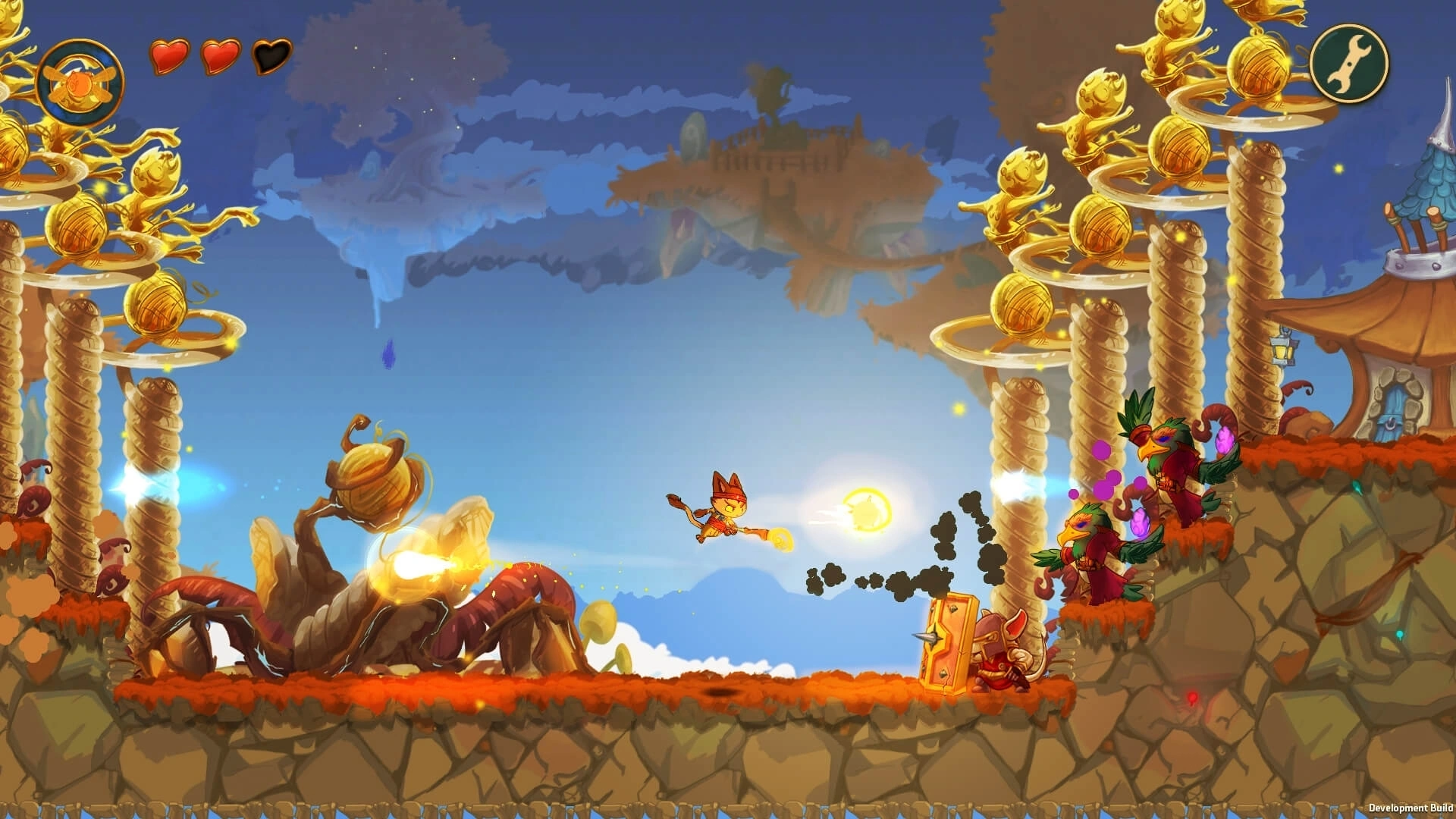The height and width of the screenshot is (819, 1456).
Task: Click the cat character emblem icon
Action: pyautogui.click(x=79, y=81)
